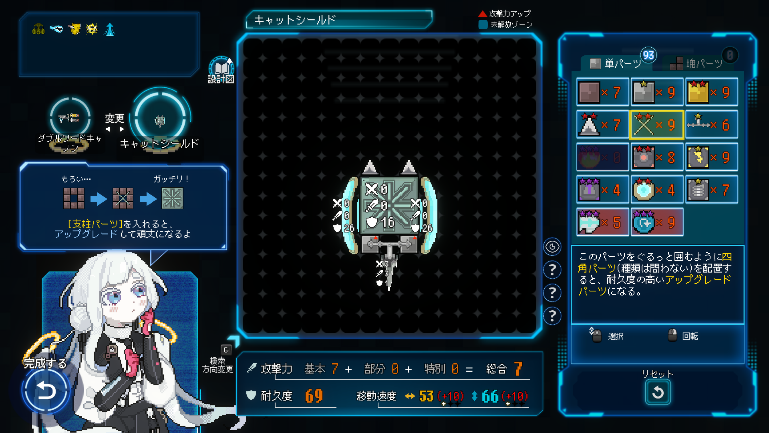The height and width of the screenshot is (433, 769).
Task: Click the リセット reset button
Action: tap(657, 392)
